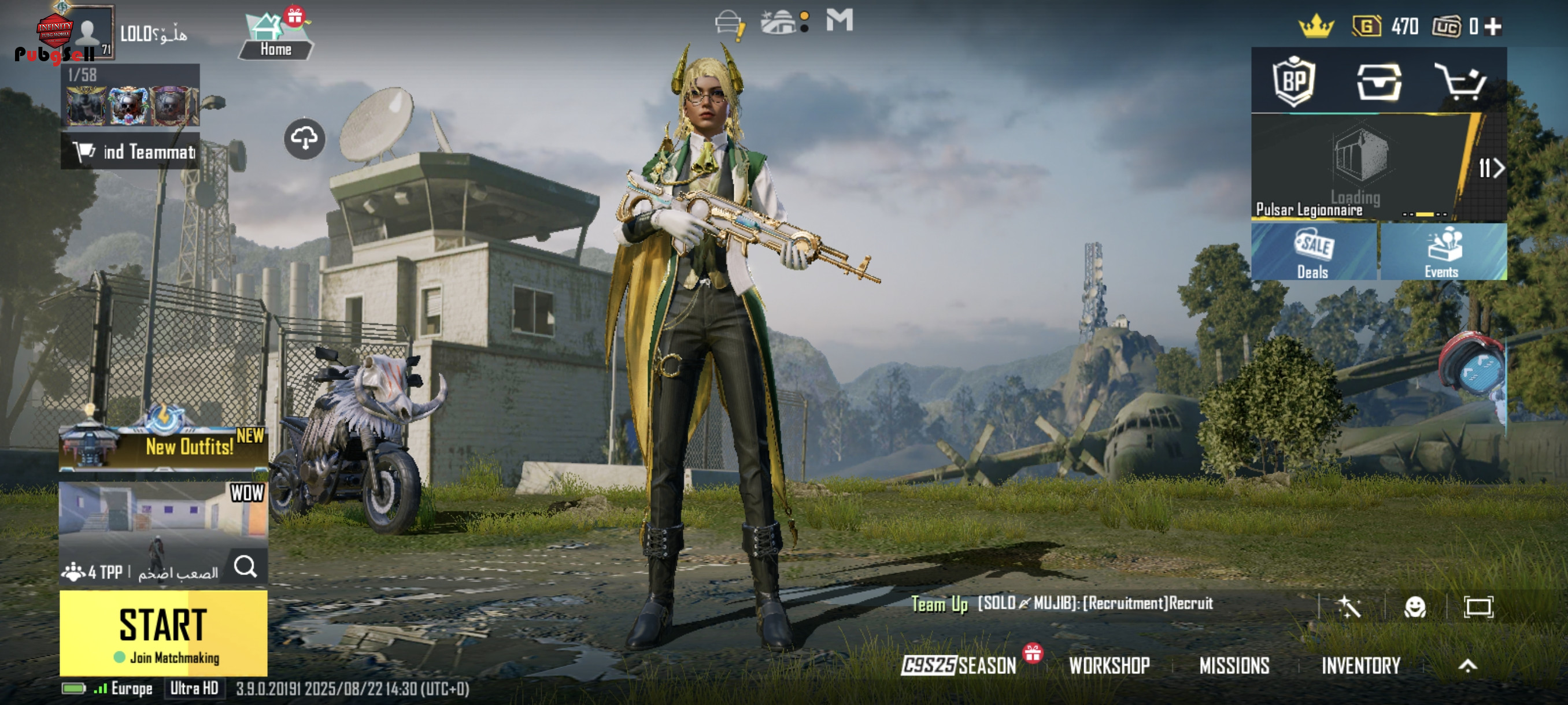
Task: Choose game mode via the WOW map thumbnail
Action: [163, 523]
